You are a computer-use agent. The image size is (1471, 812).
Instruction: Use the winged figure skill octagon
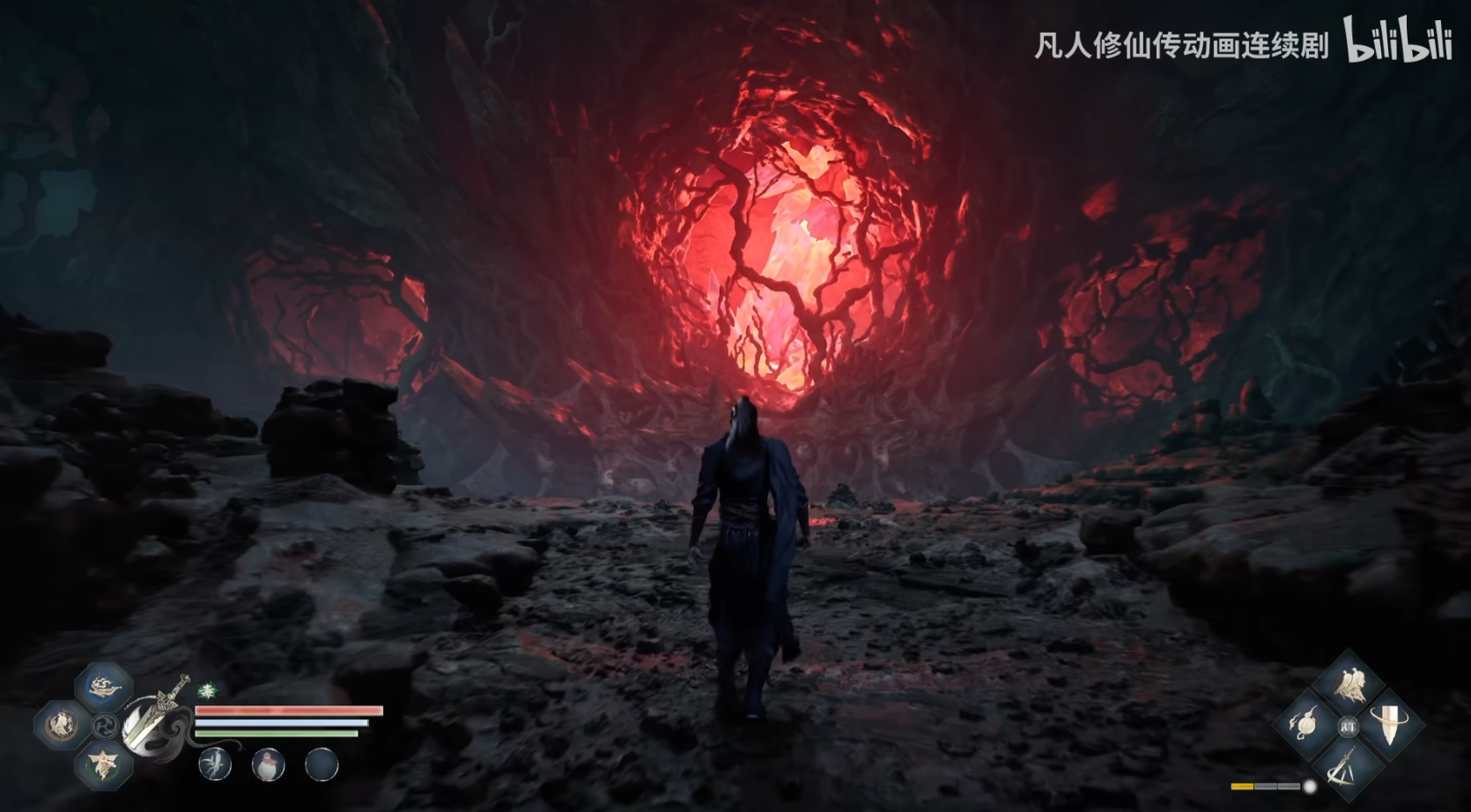[x=104, y=763]
